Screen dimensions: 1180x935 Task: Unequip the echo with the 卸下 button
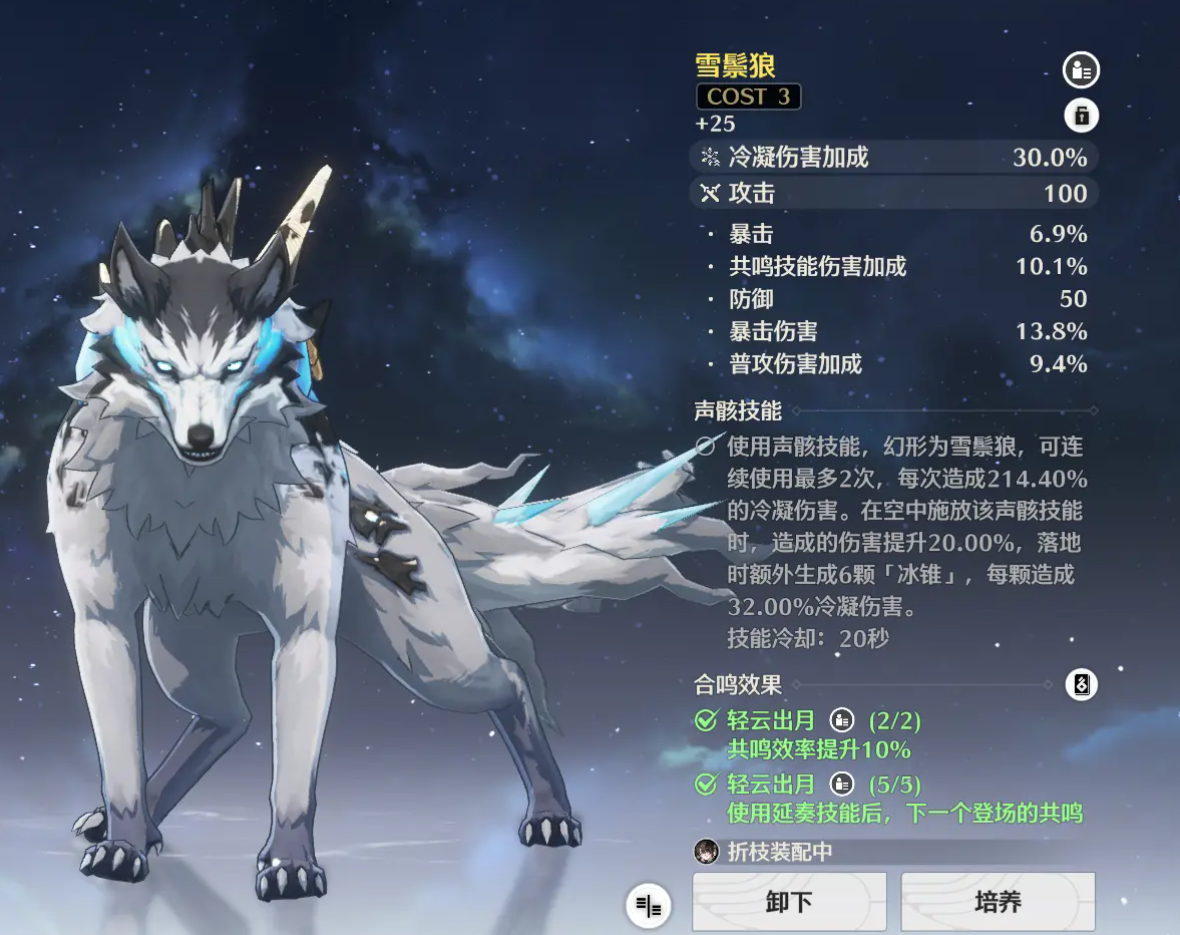click(x=789, y=902)
